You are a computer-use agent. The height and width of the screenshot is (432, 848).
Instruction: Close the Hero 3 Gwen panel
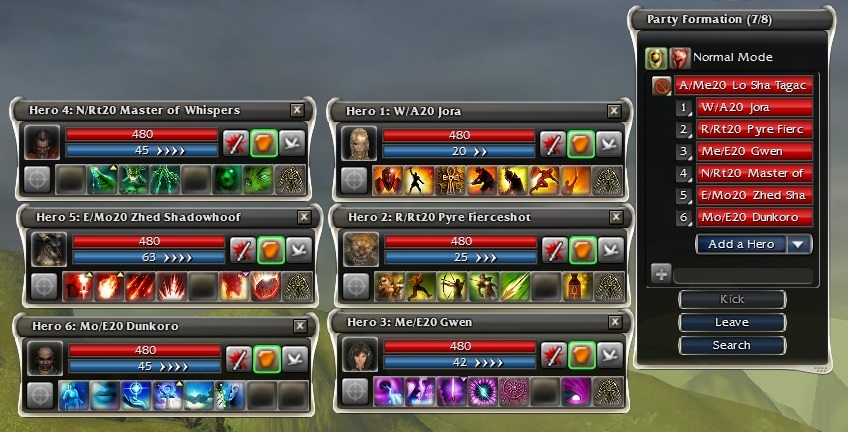point(616,323)
